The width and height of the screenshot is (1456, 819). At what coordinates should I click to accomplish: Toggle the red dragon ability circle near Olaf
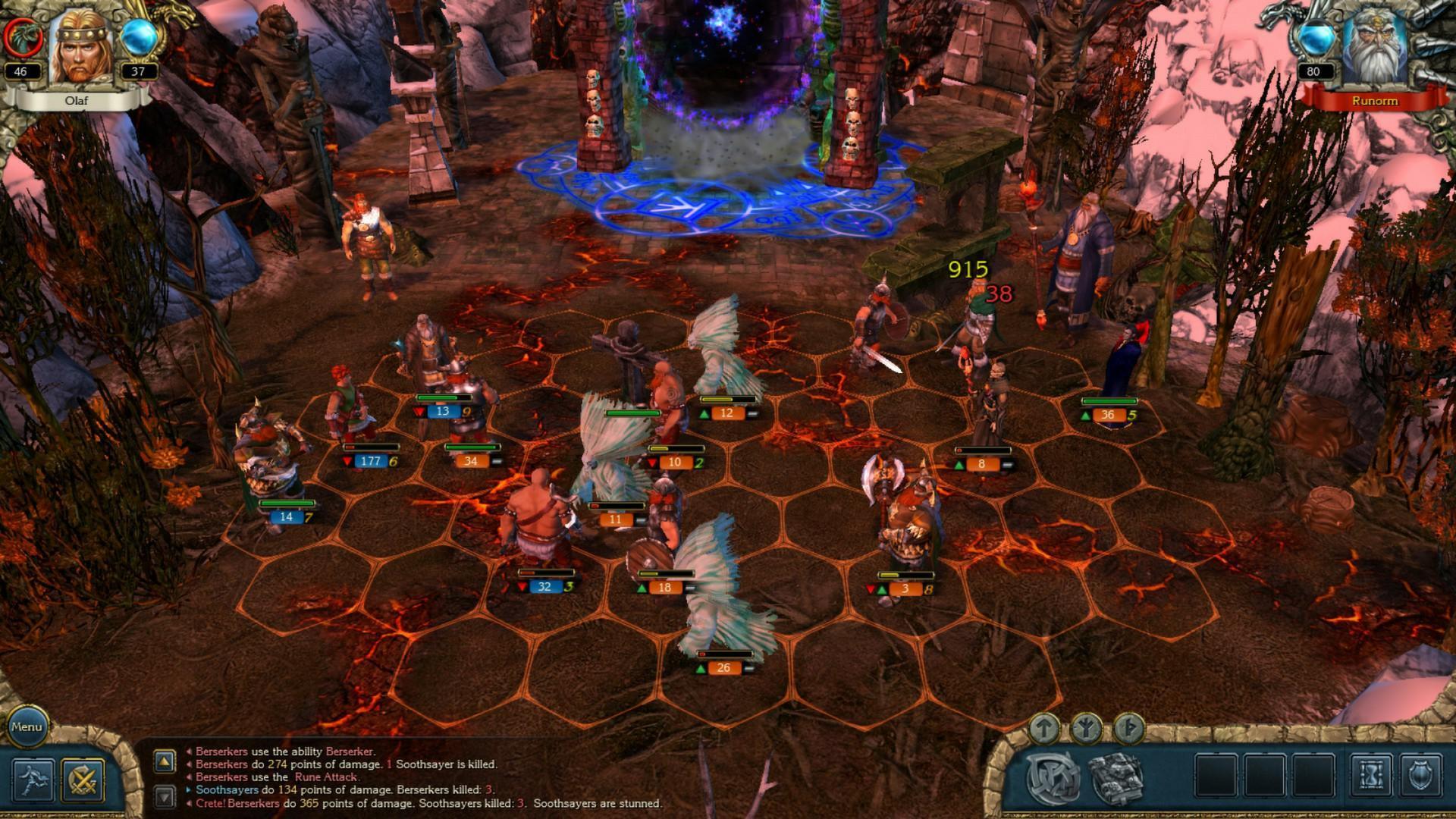[x=23, y=36]
